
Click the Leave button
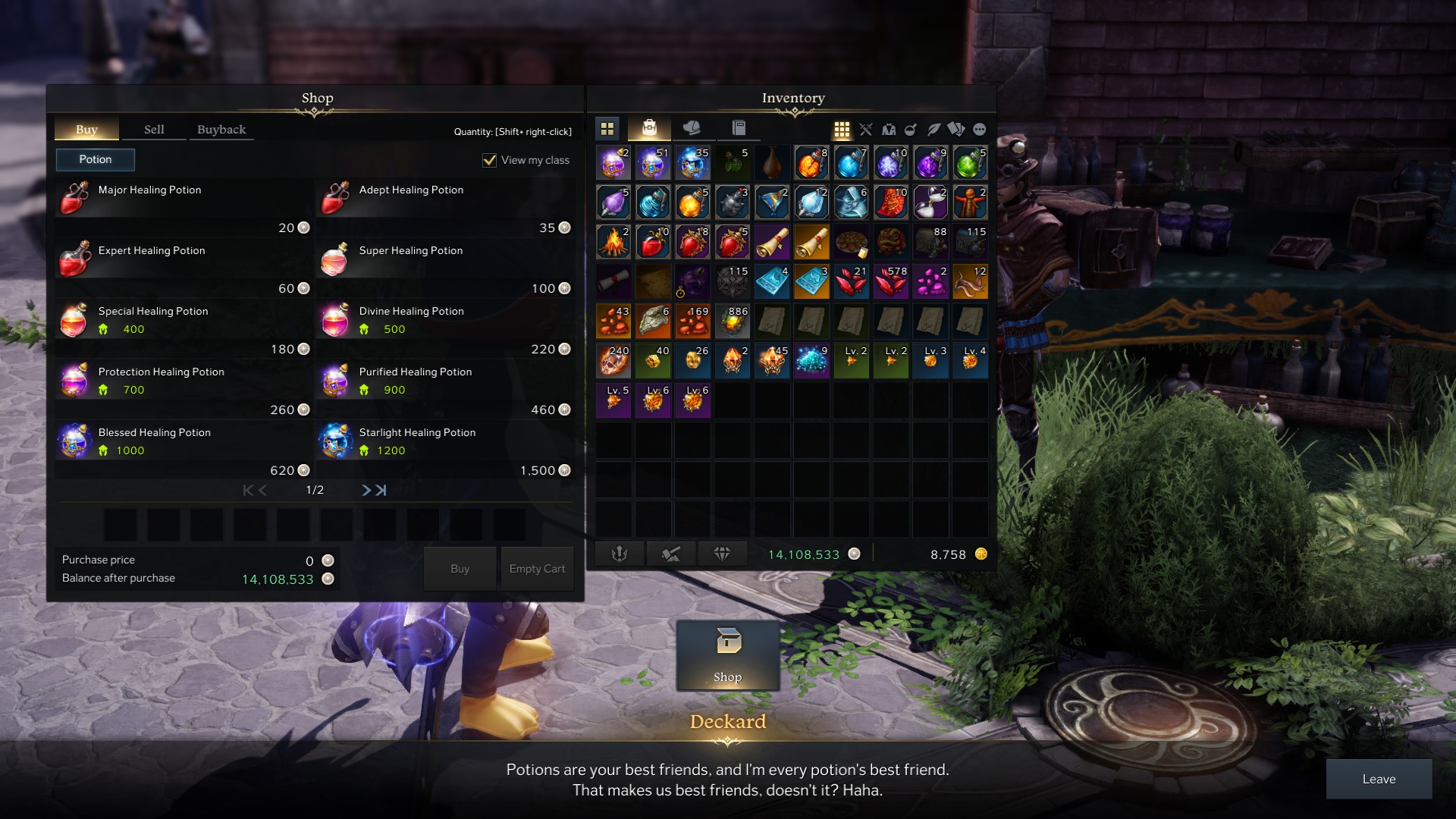pyautogui.click(x=1379, y=779)
